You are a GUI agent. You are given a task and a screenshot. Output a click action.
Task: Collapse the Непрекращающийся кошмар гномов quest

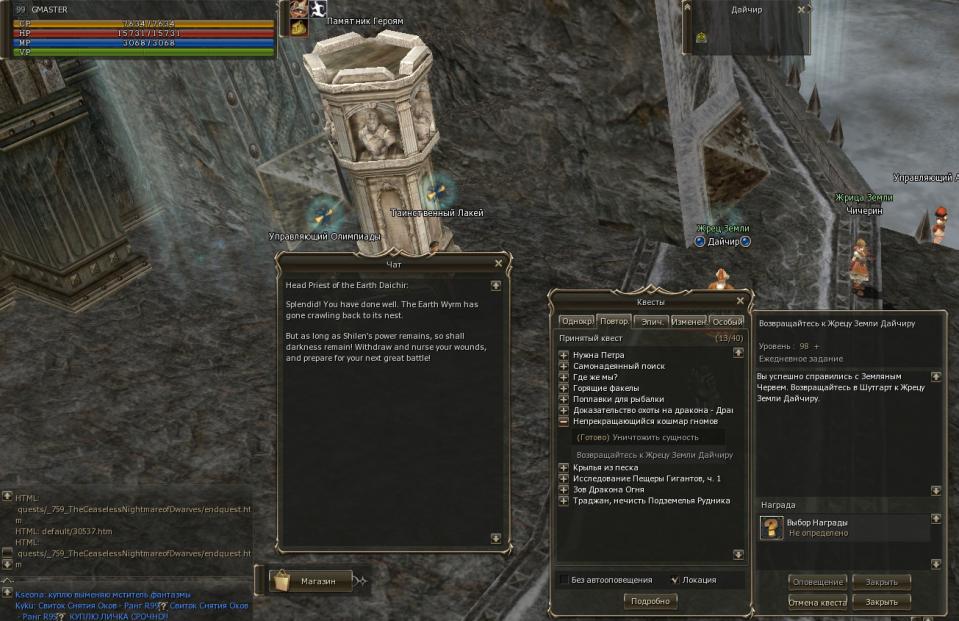tap(564, 421)
